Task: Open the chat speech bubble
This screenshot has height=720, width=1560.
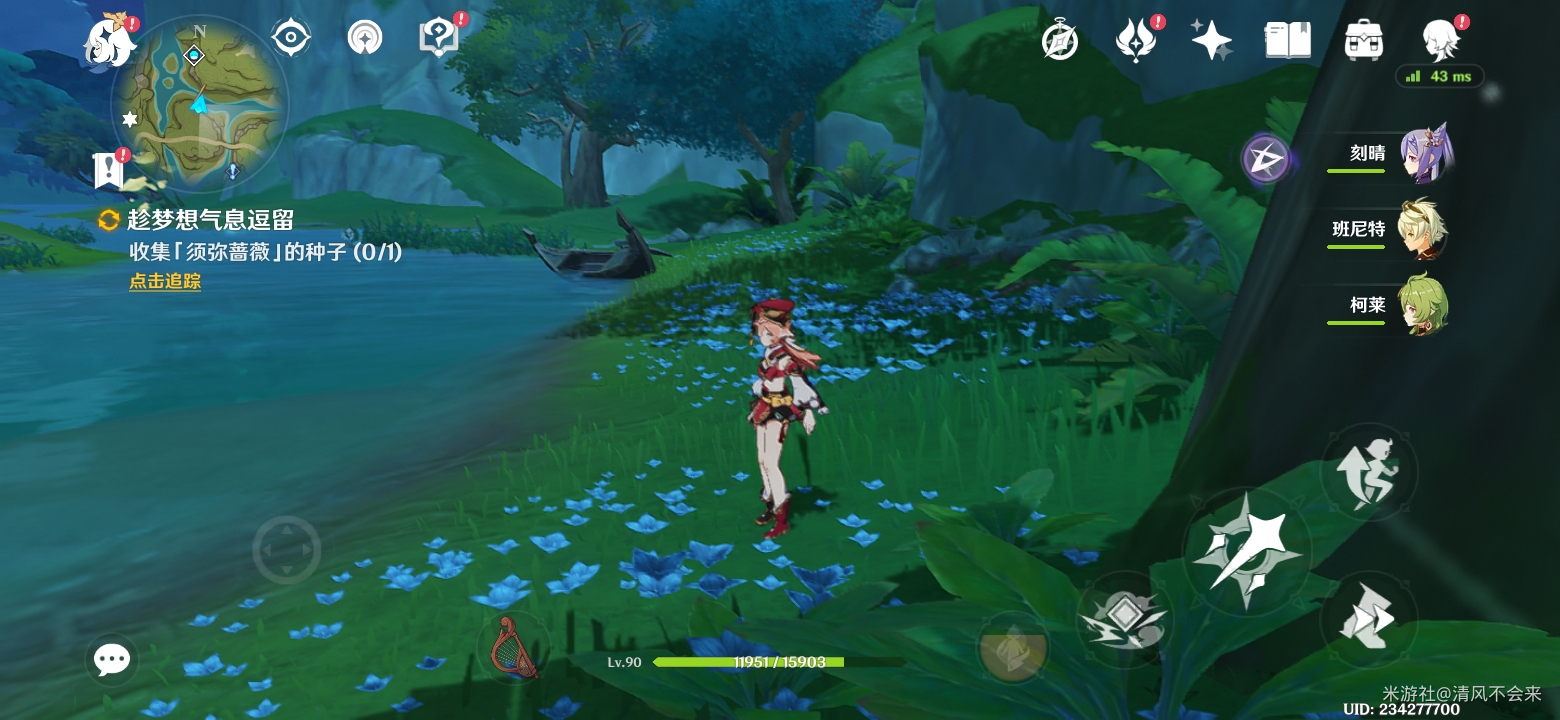Action: (111, 659)
